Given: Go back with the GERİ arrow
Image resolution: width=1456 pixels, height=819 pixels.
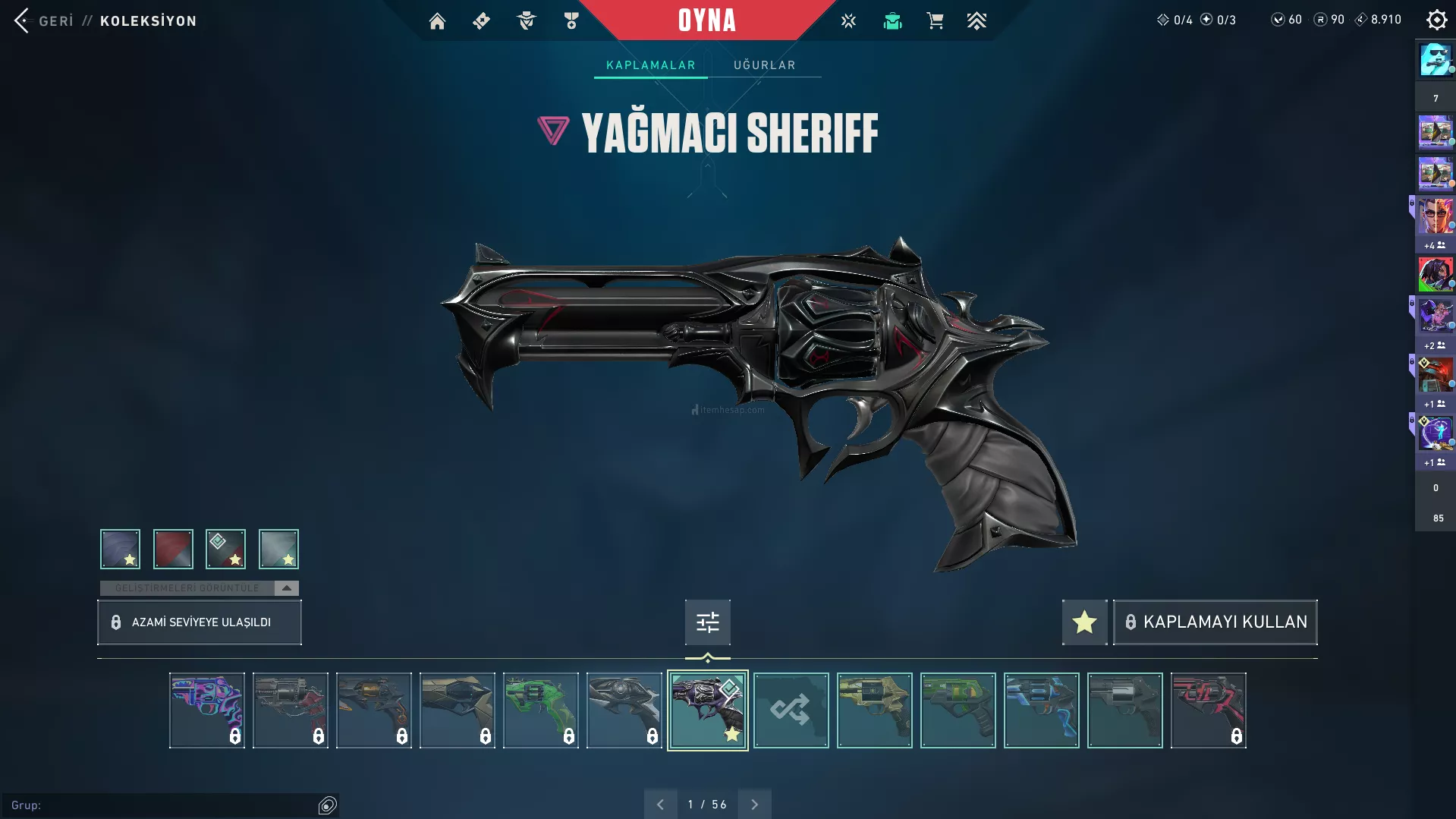Looking at the screenshot, I should (x=23, y=20).
